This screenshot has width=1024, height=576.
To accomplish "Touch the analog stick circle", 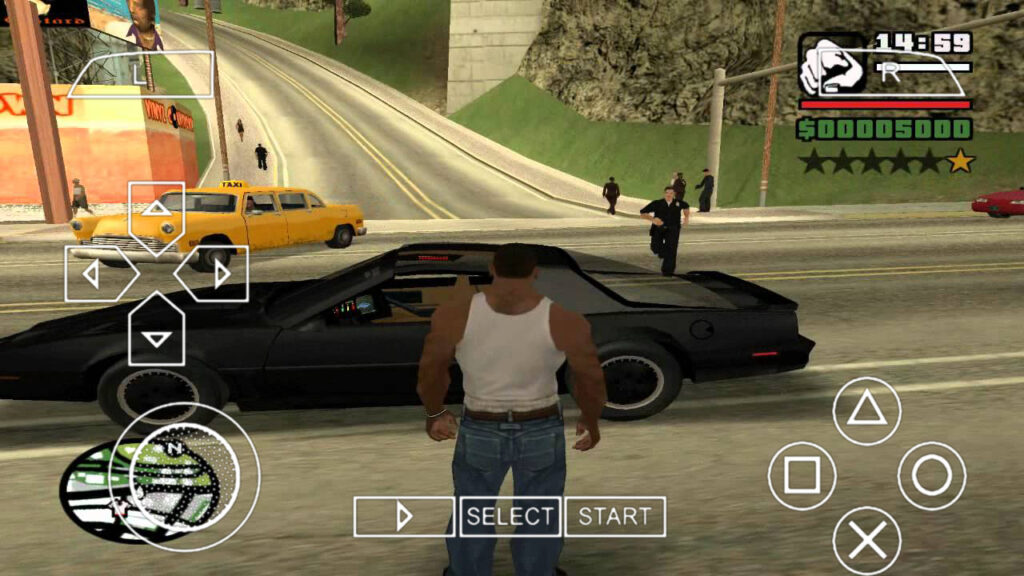I will point(185,476).
